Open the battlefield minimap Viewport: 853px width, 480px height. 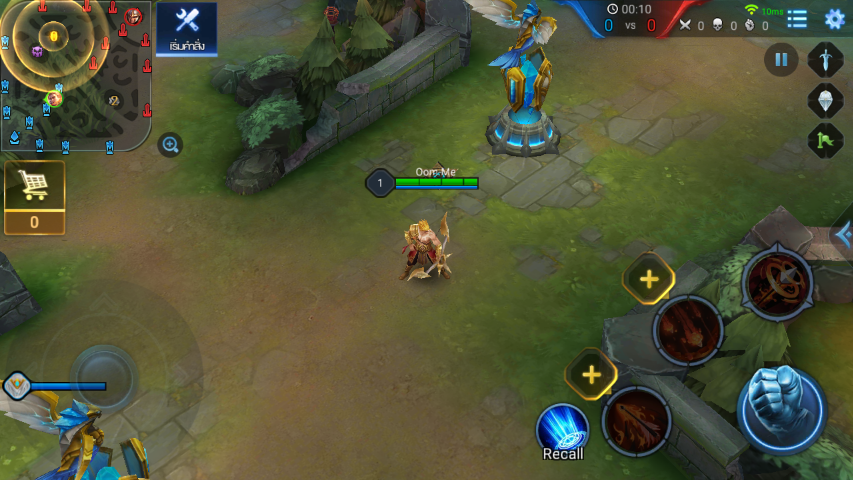click(x=75, y=75)
